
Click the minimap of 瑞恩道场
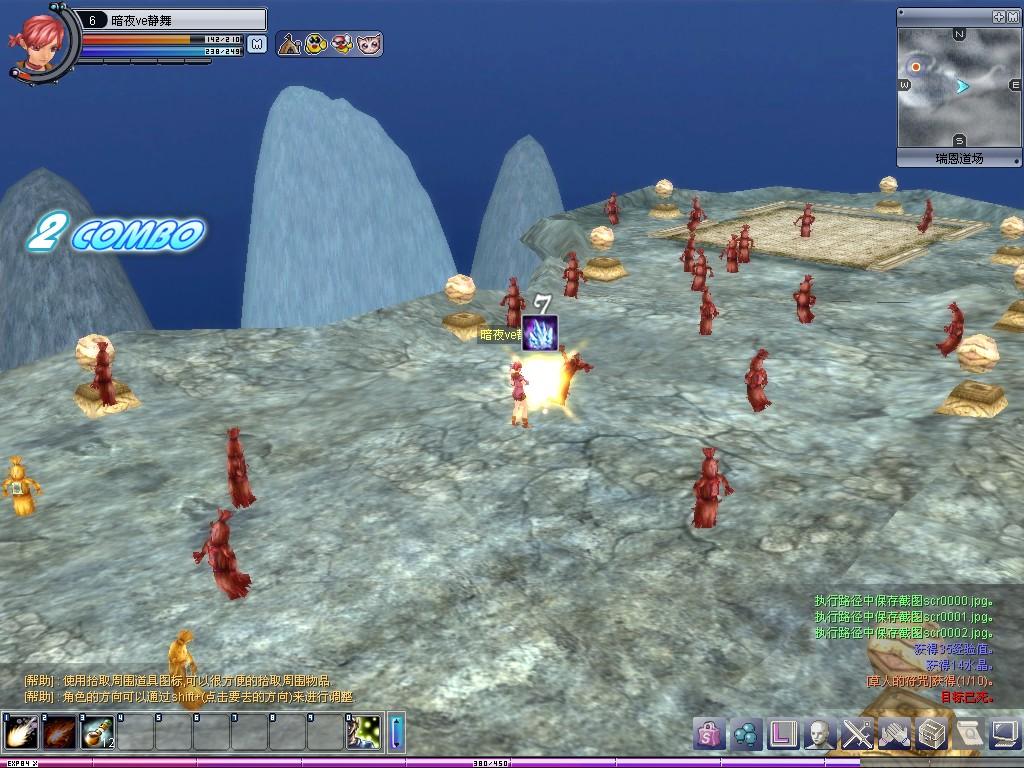(959, 87)
